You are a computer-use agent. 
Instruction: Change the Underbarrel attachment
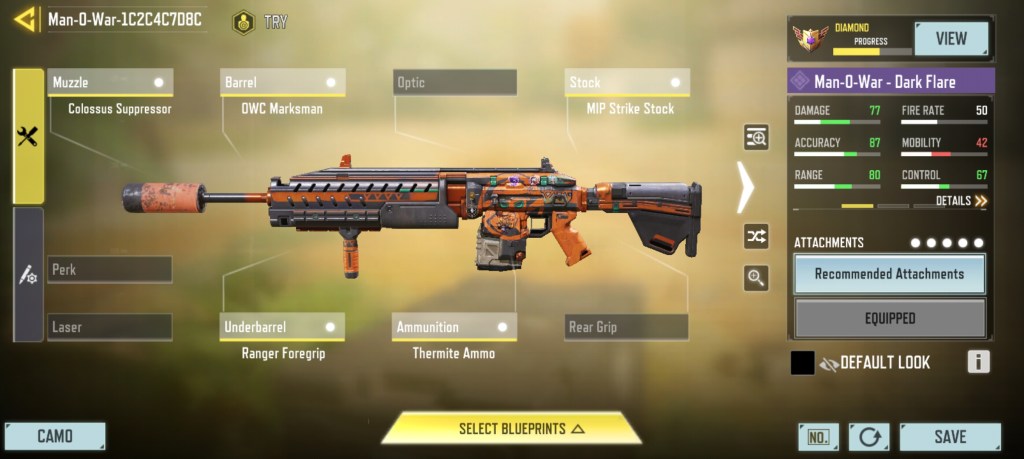coord(283,327)
